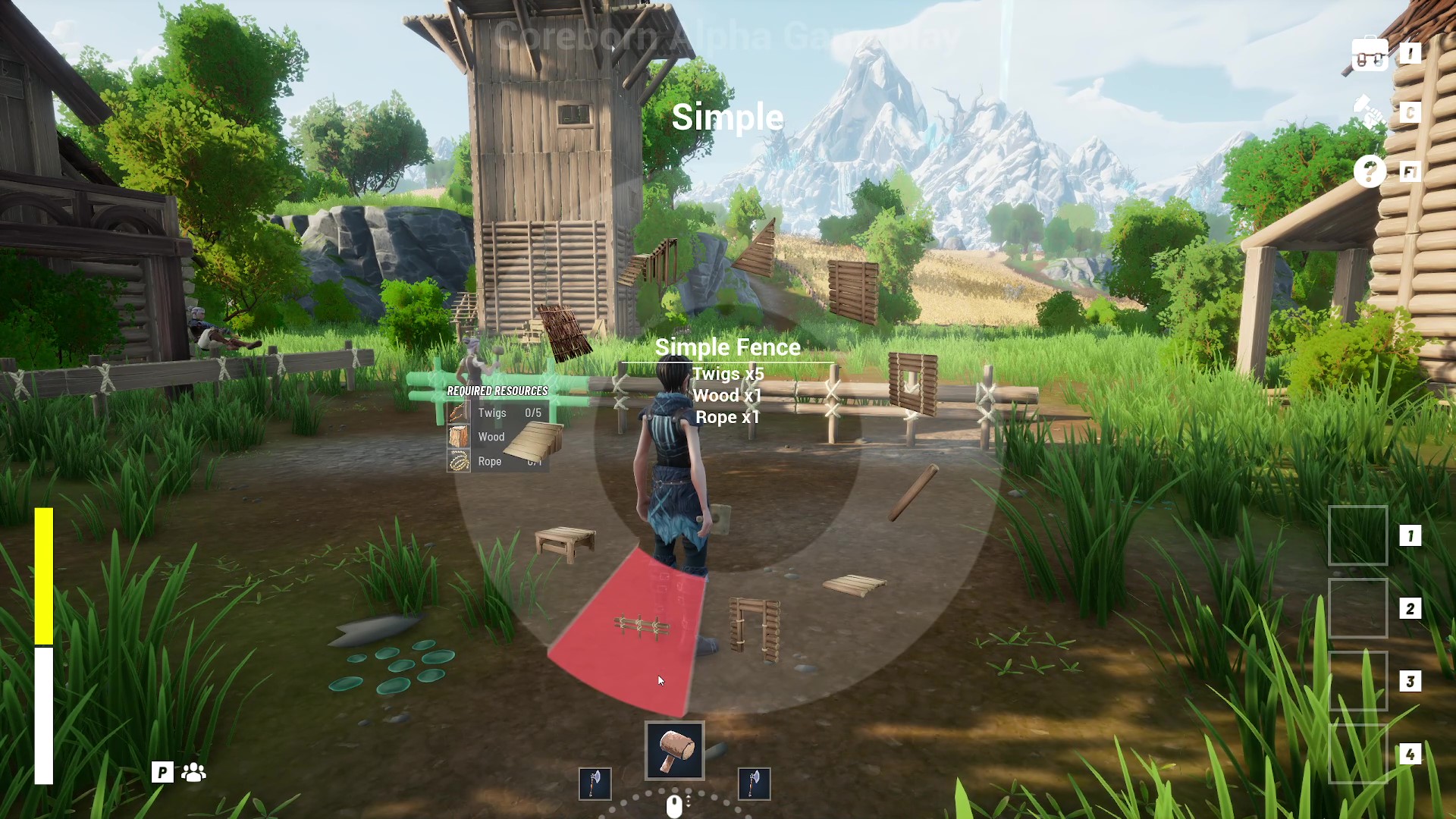
Task: Choose the window wall piece
Action: click(913, 384)
